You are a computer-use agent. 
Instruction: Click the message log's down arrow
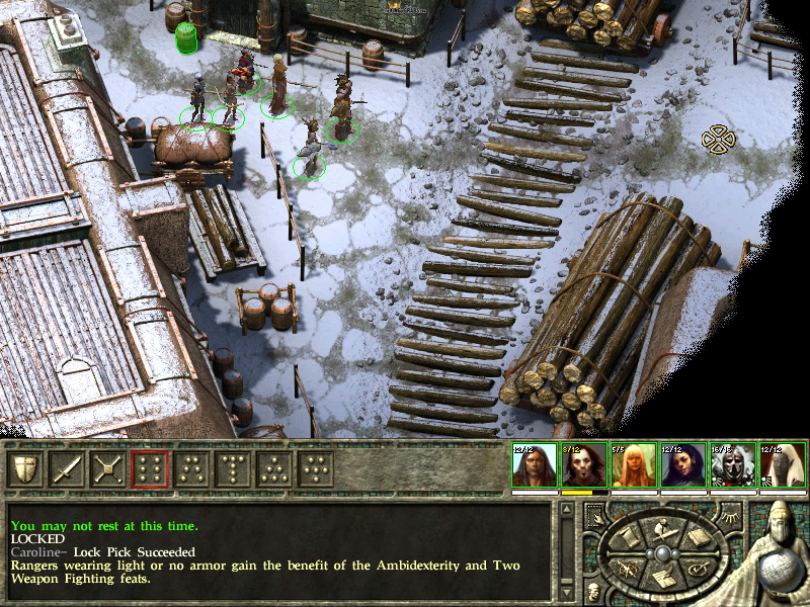(x=567, y=594)
